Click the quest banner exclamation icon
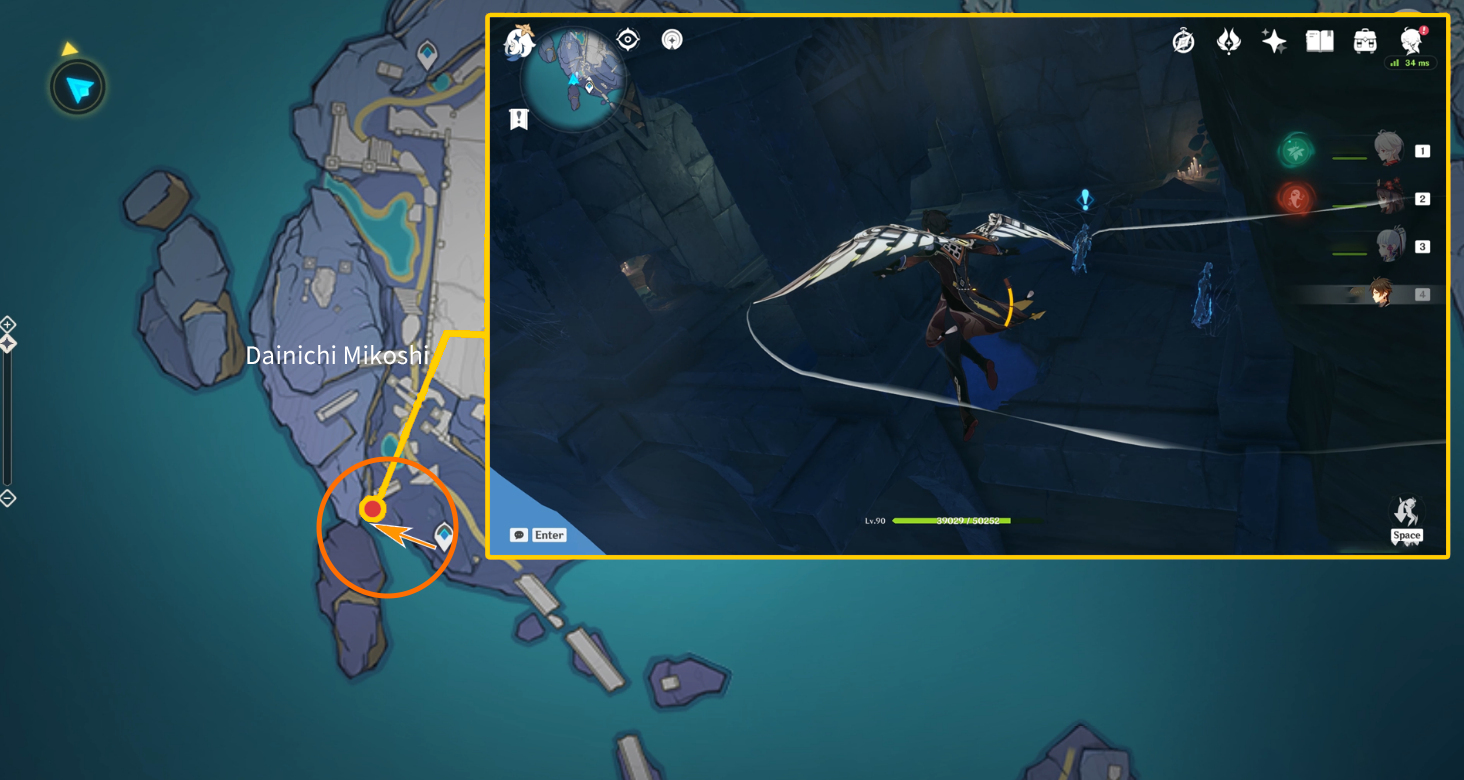1464x780 pixels. (518, 119)
